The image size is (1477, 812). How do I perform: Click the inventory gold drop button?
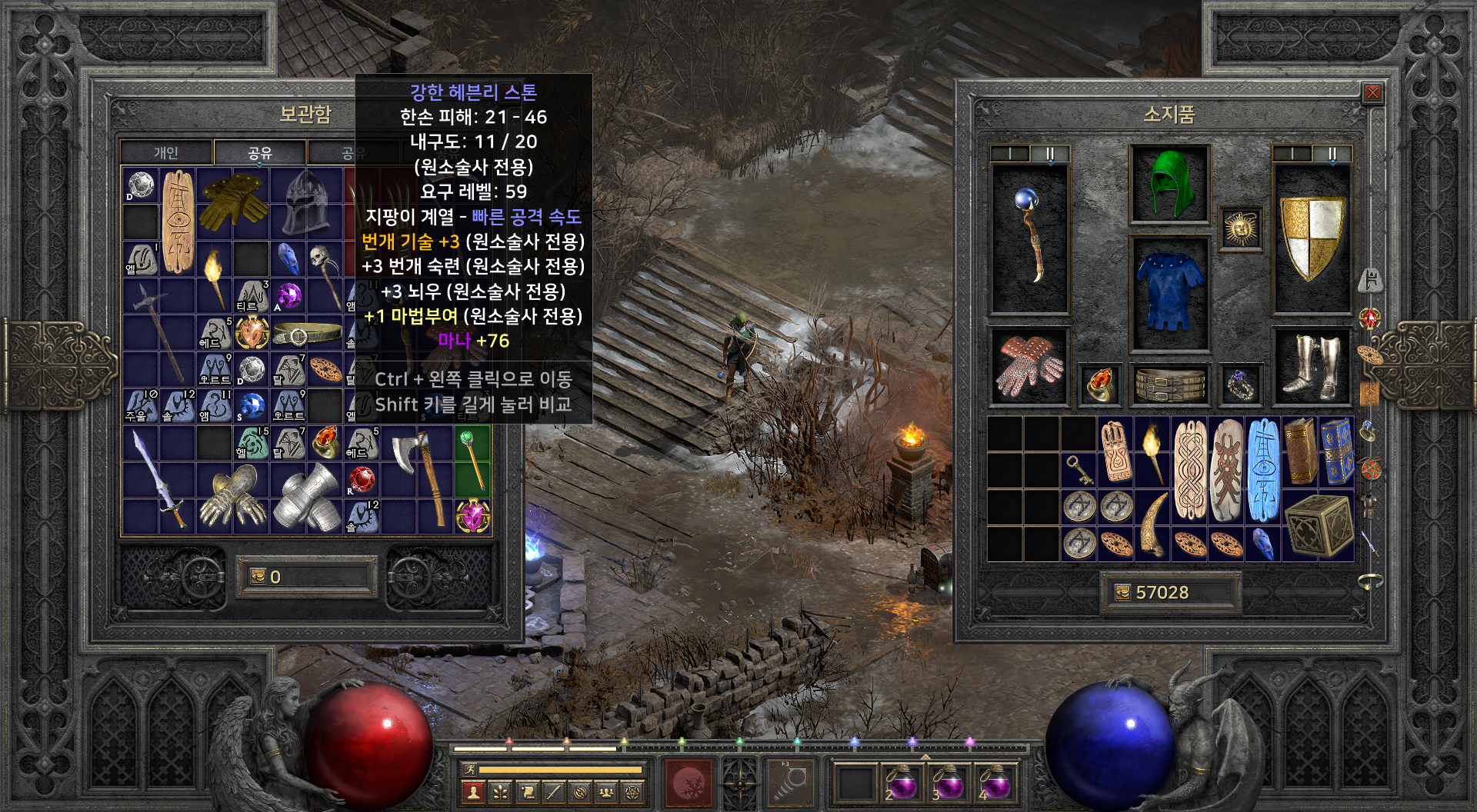(x=1122, y=592)
